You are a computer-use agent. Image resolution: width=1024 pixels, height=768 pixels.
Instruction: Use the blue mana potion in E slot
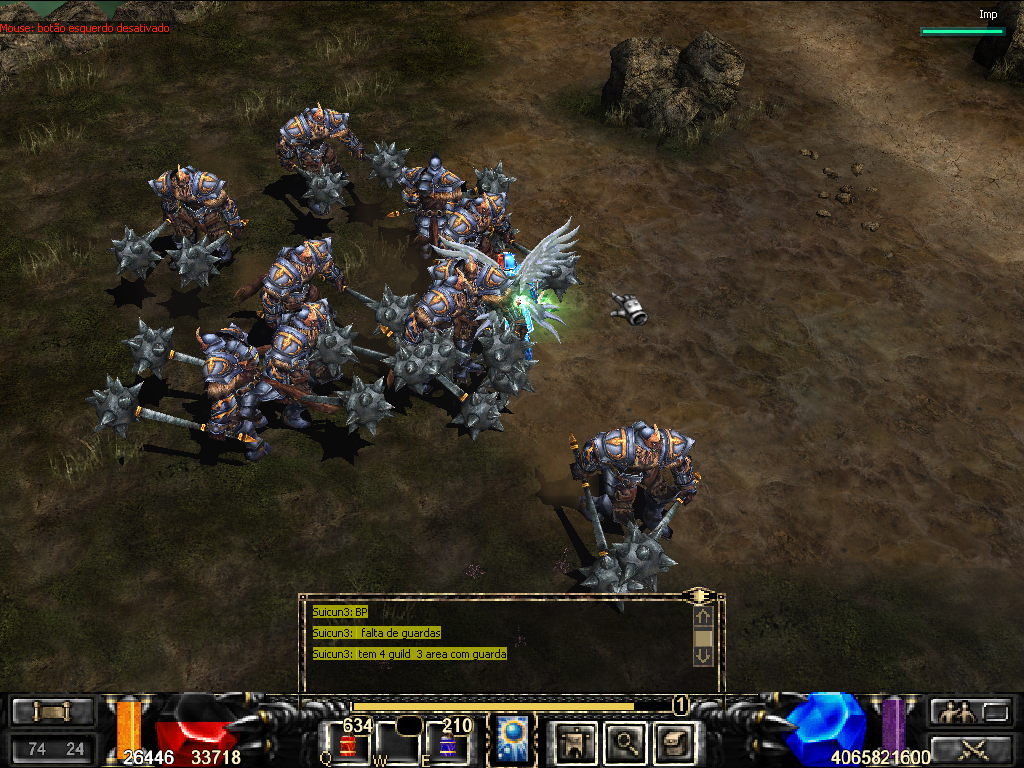(447, 744)
